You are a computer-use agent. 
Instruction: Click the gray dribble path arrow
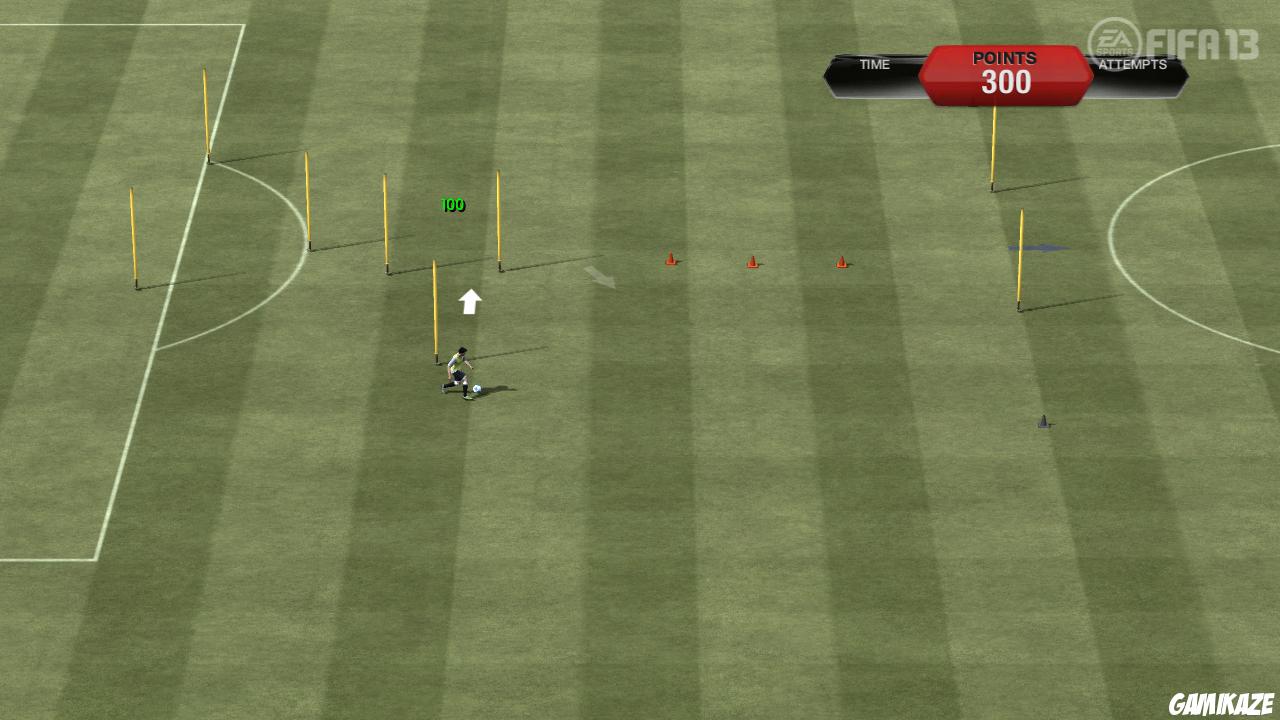(600, 278)
